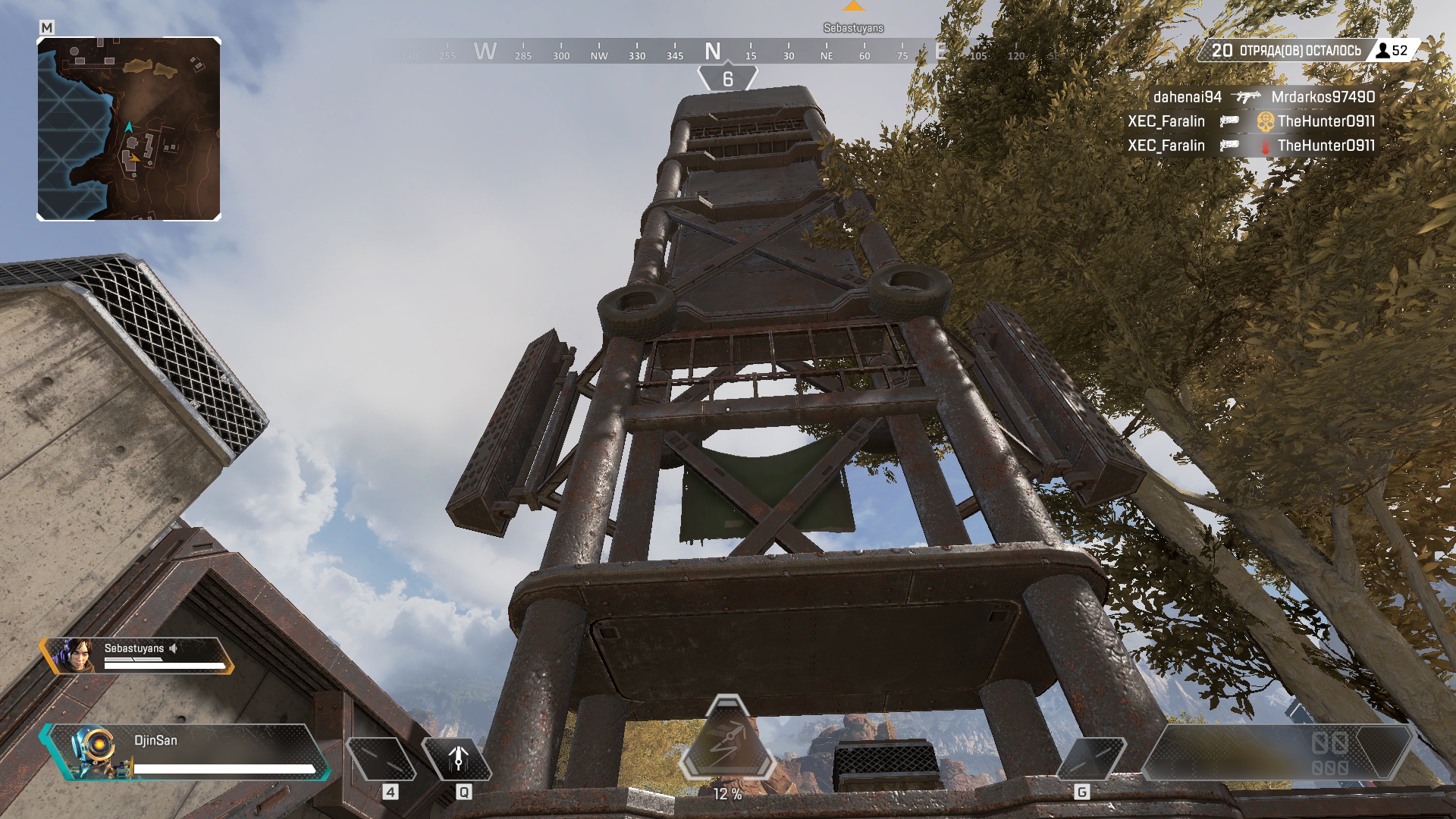Activate the zipline ultimate at 12%

(727, 739)
